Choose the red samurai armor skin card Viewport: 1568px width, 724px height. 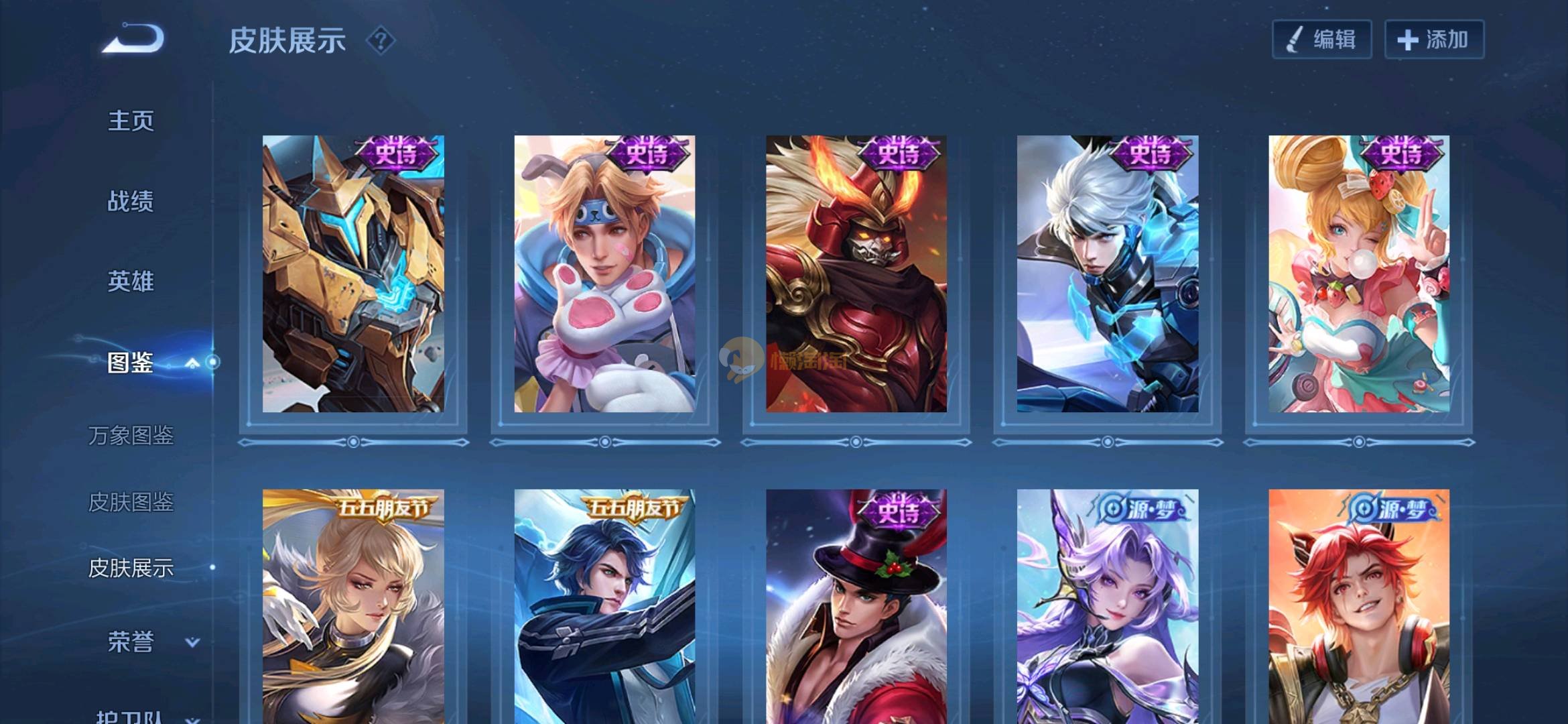[856, 274]
